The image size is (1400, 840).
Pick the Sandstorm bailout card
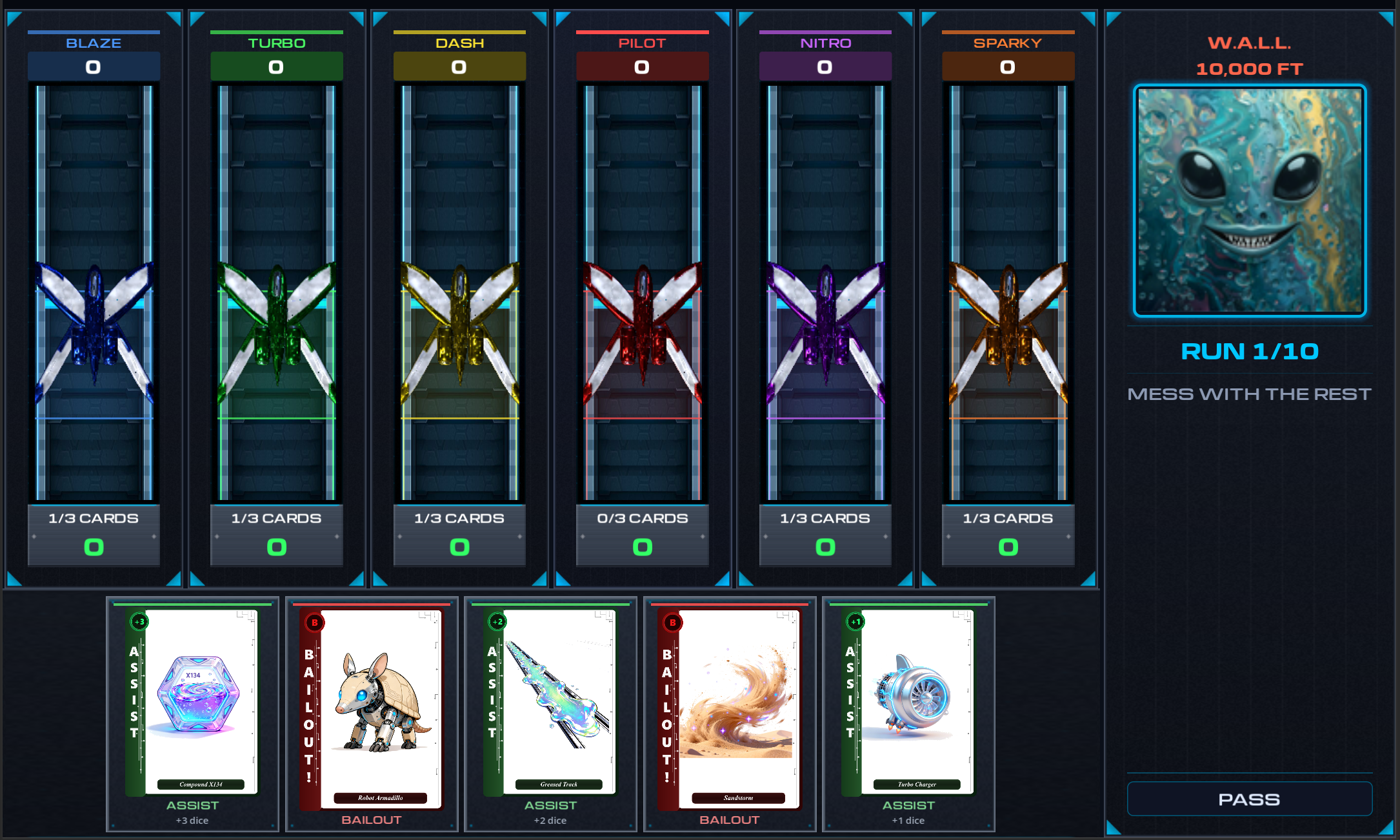(730, 710)
